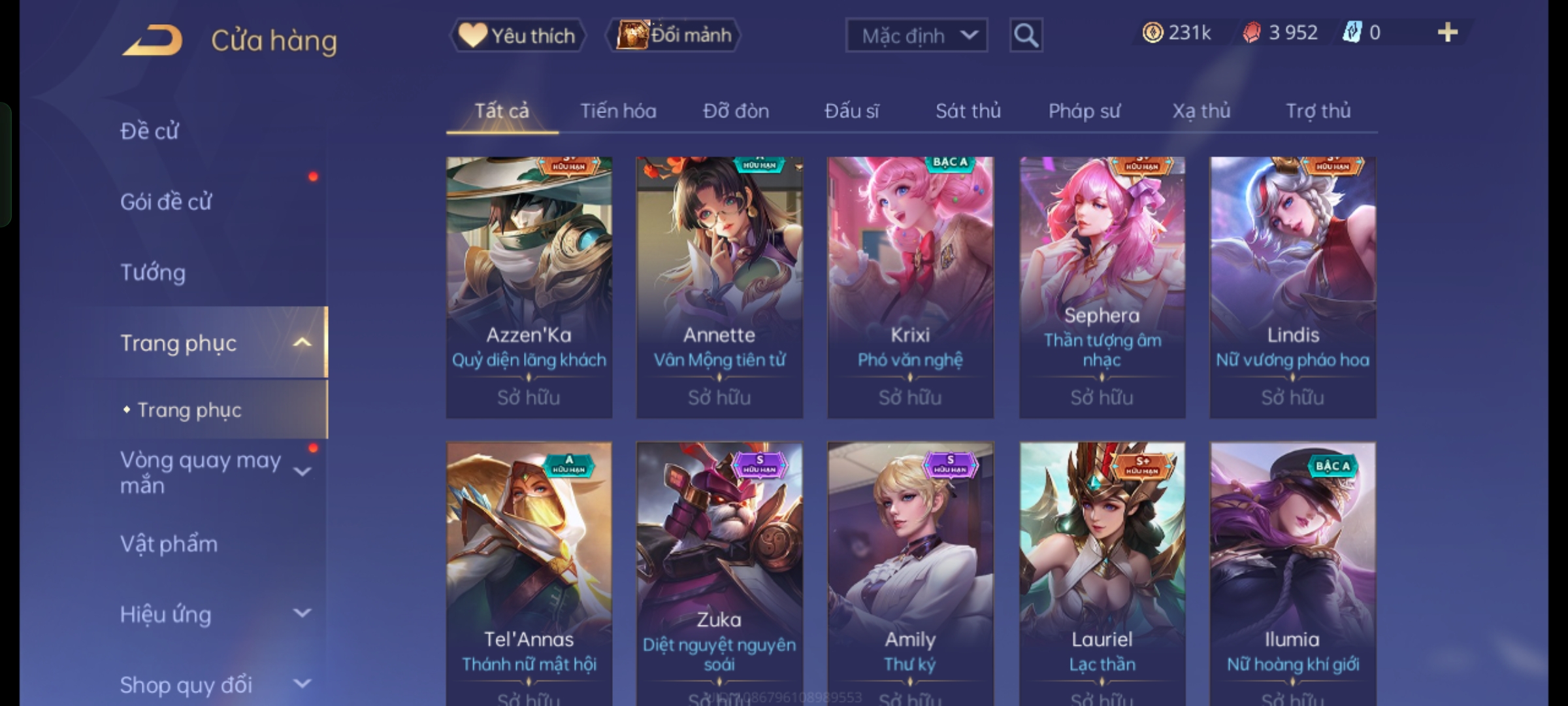This screenshot has height=706, width=1568.
Task: Switch to the Đỡ đòn tab
Action: 736,111
